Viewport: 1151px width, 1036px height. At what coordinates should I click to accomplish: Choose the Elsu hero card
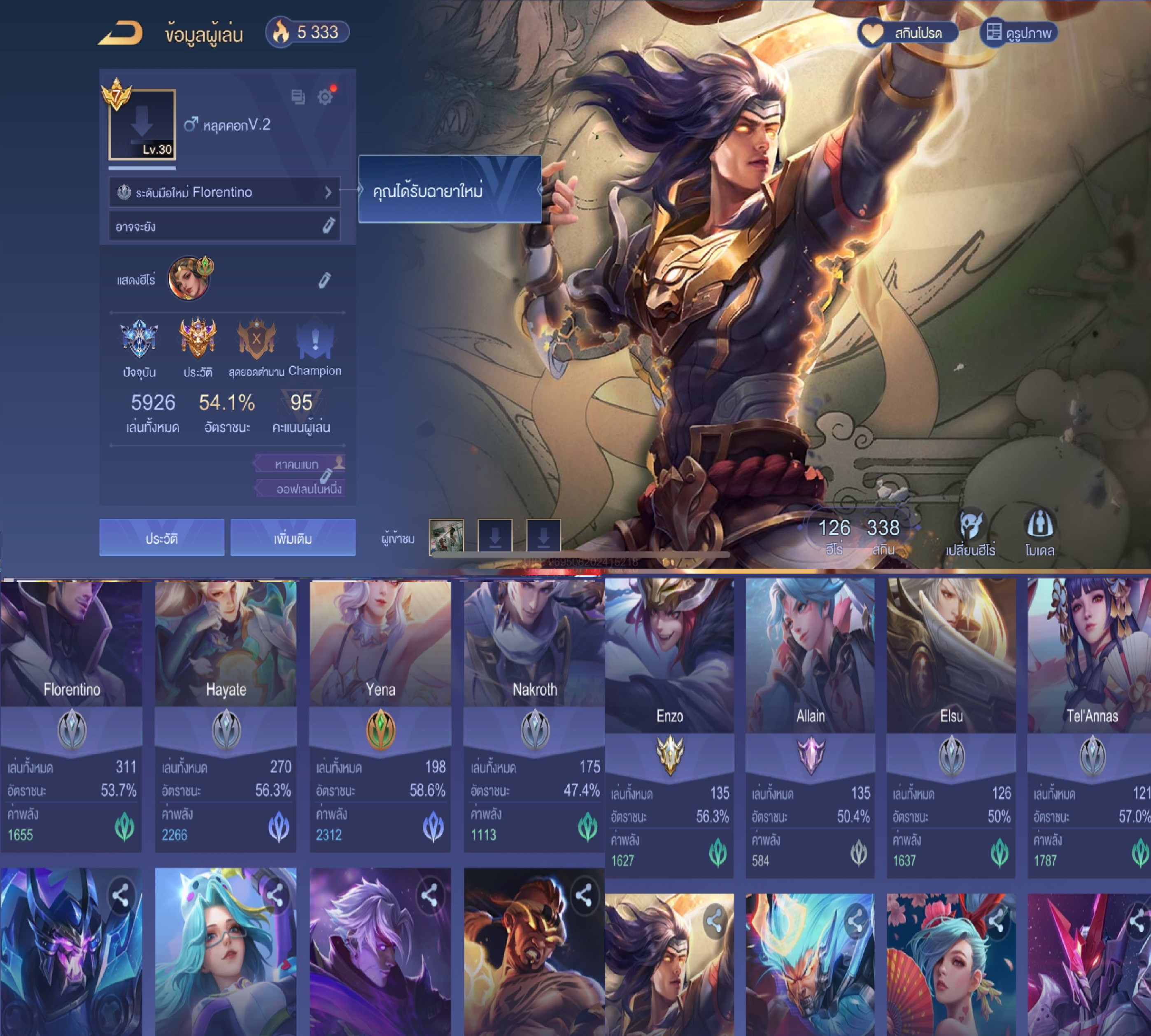(951, 728)
